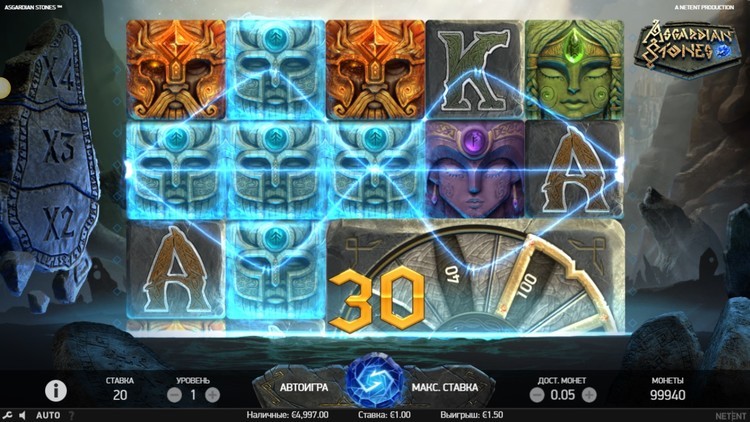
Task: Spin the reels with the blue gem
Action: 374,385
